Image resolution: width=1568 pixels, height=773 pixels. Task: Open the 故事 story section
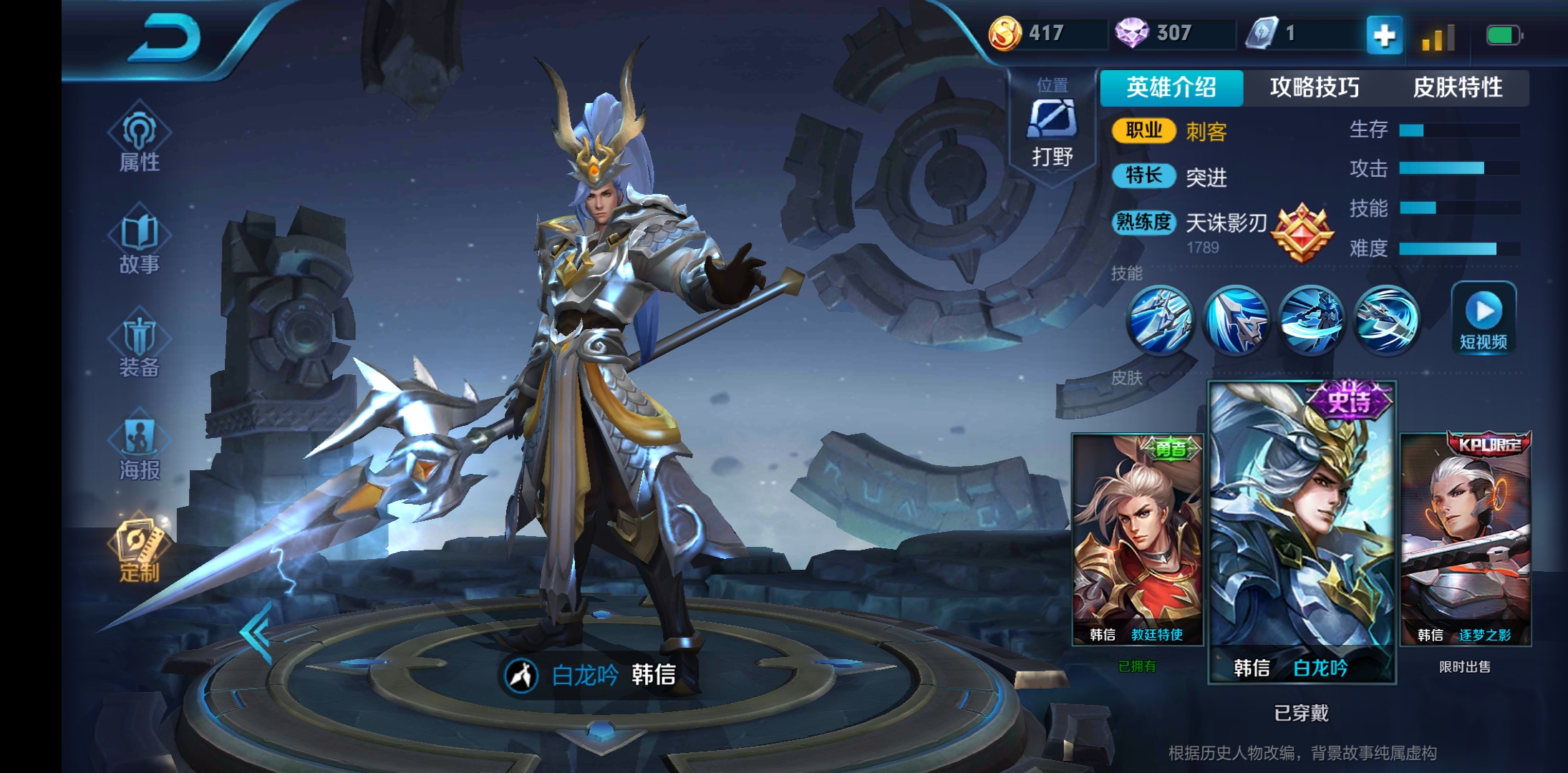click(139, 242)
